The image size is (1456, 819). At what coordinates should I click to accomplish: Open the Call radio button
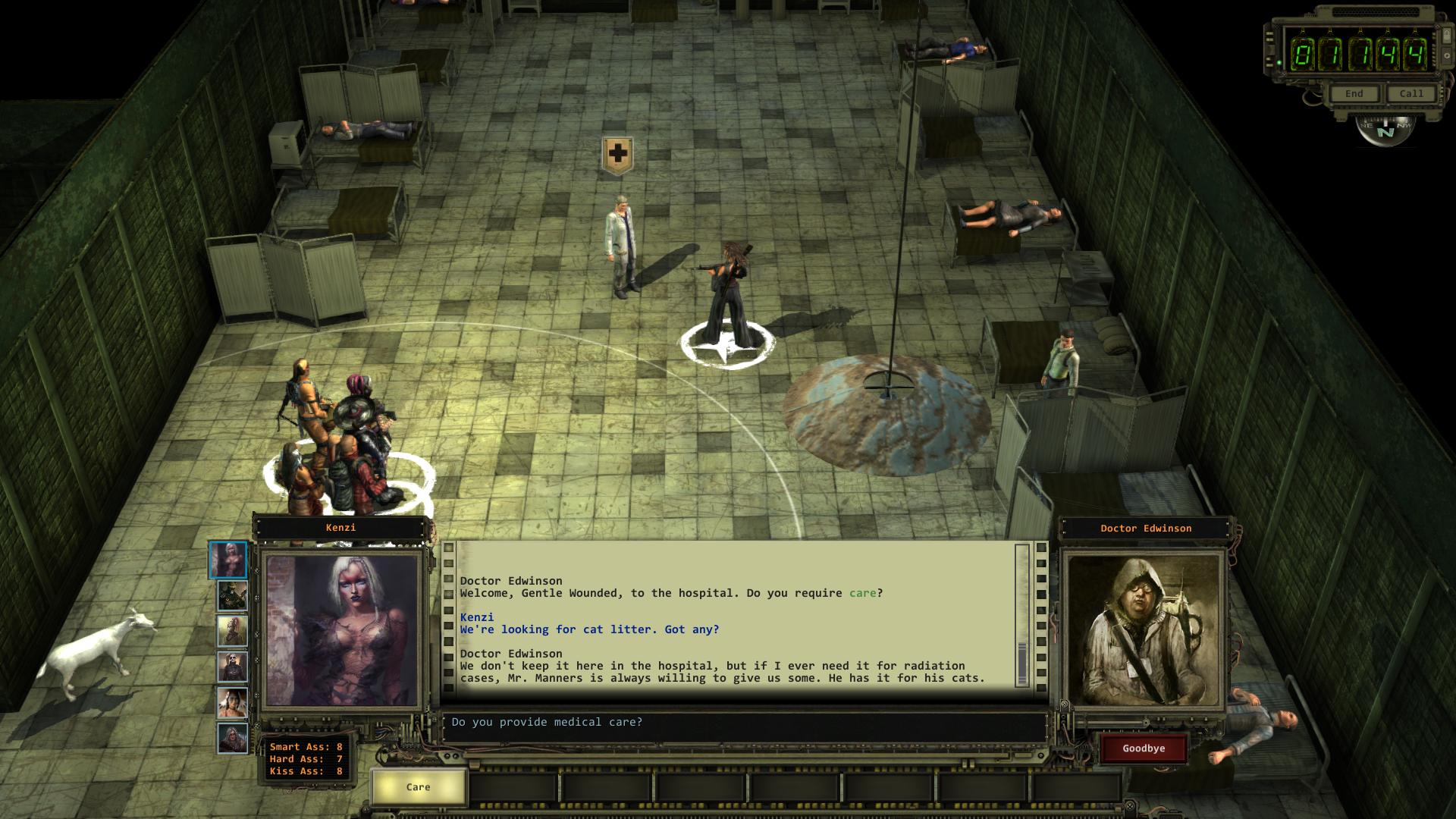(x=1411, y=94)
